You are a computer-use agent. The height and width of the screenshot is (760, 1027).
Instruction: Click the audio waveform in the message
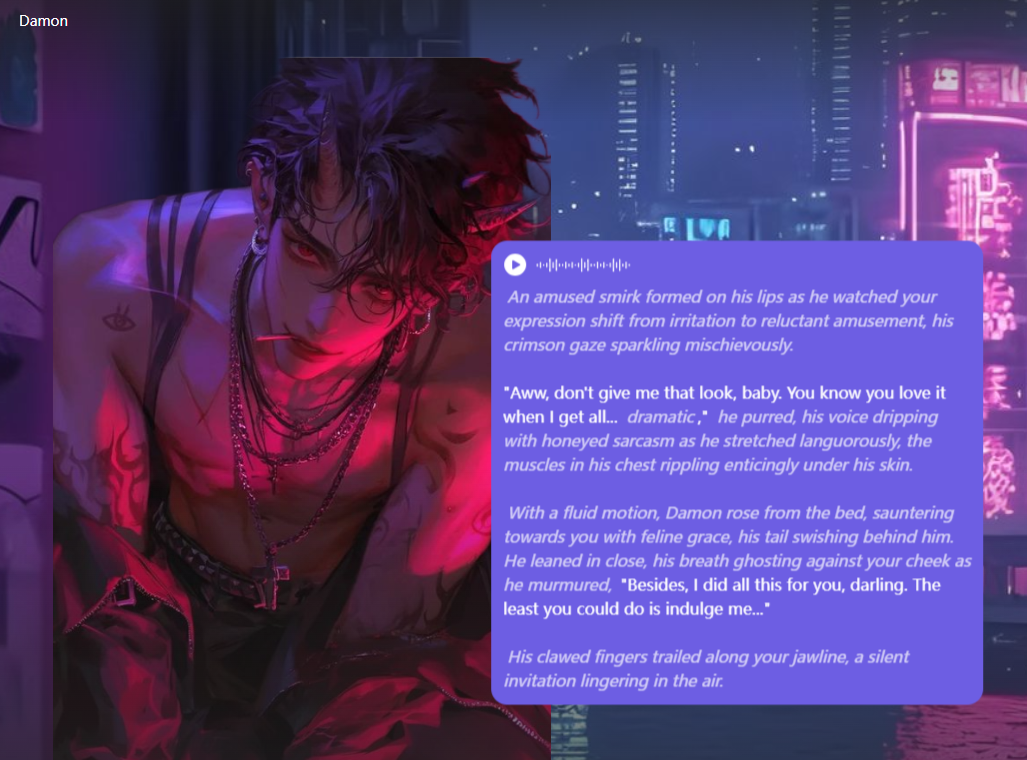583,265
